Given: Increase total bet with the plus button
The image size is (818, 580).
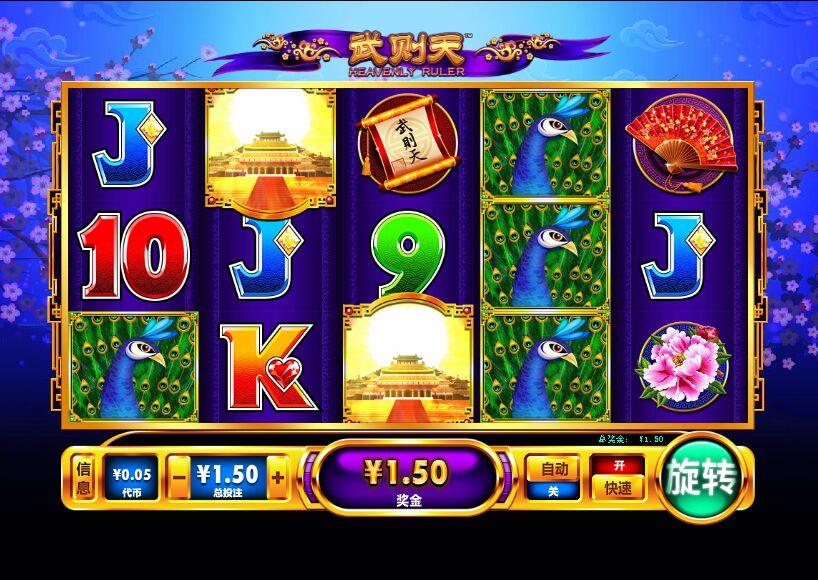Looking at the screenshot, I should click(x=277, y=477).
